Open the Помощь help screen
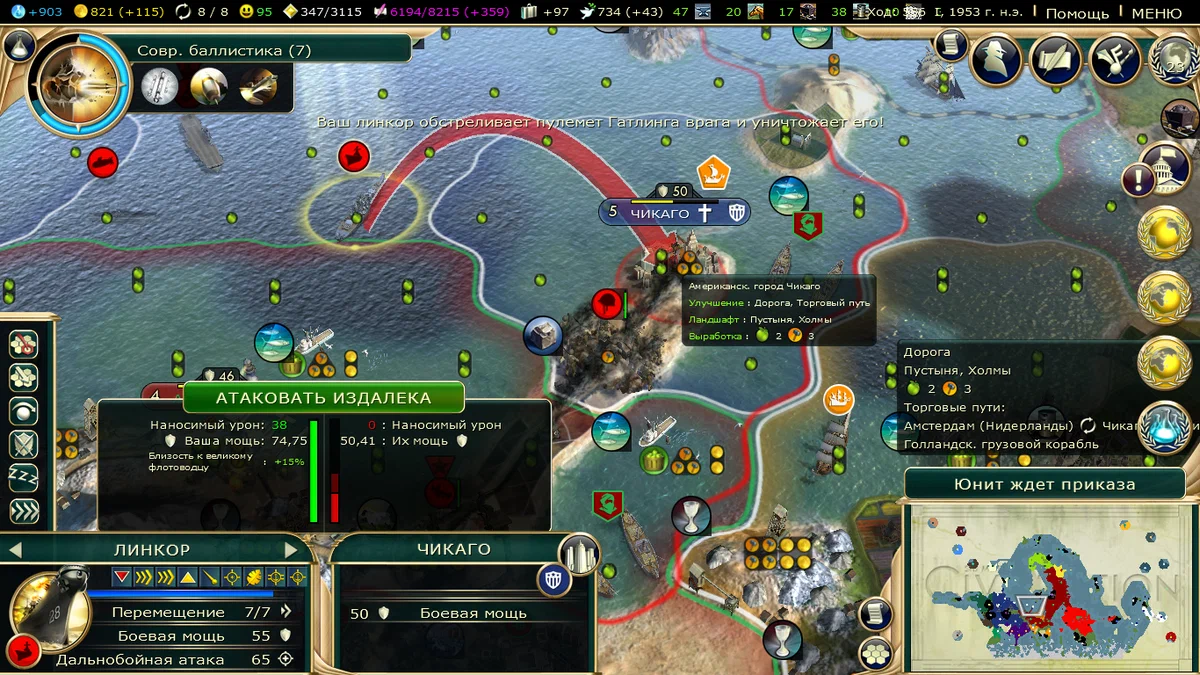 tap(1077, 13)
